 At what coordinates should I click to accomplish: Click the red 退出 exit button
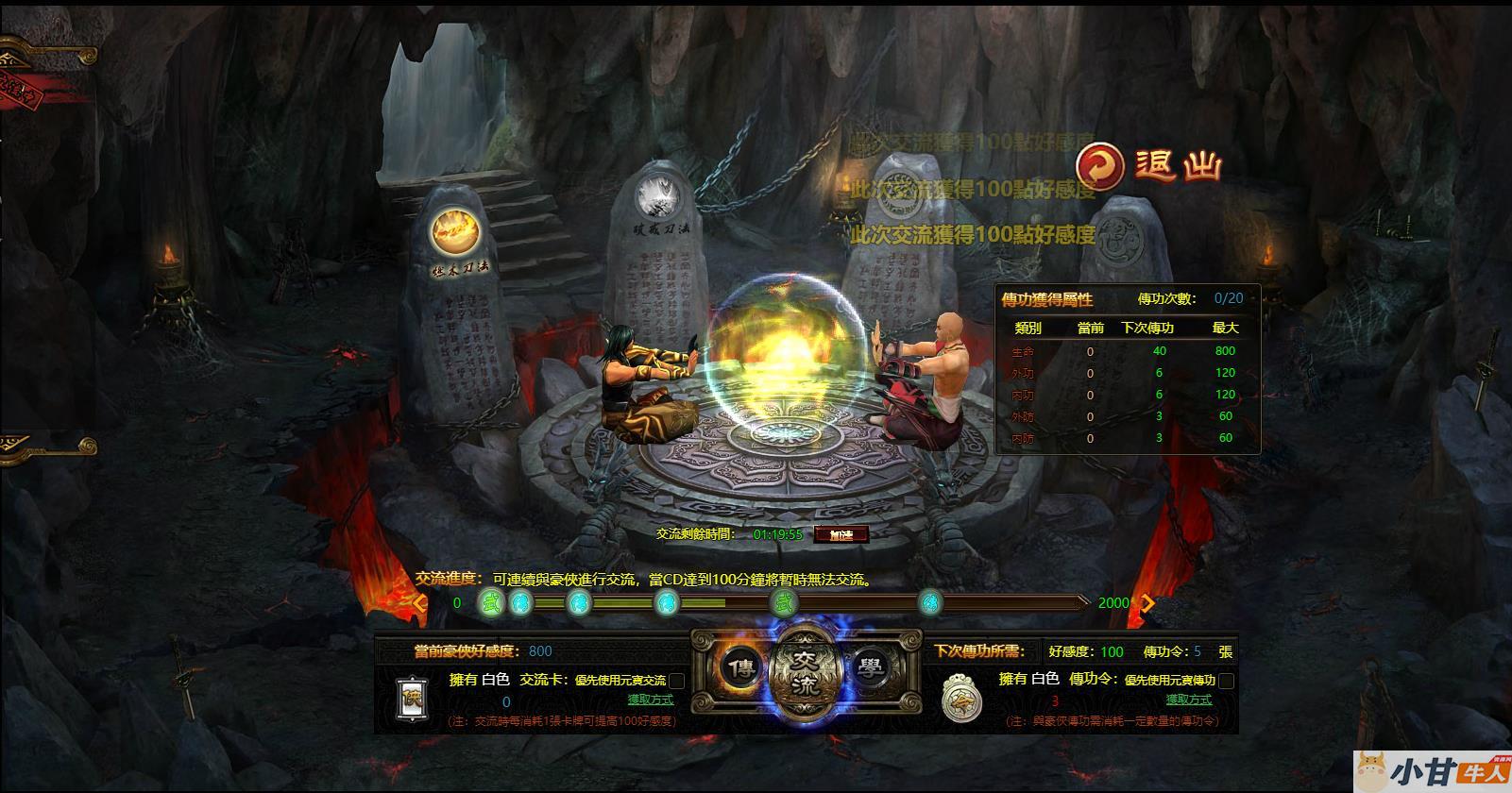coord(1150,166)
